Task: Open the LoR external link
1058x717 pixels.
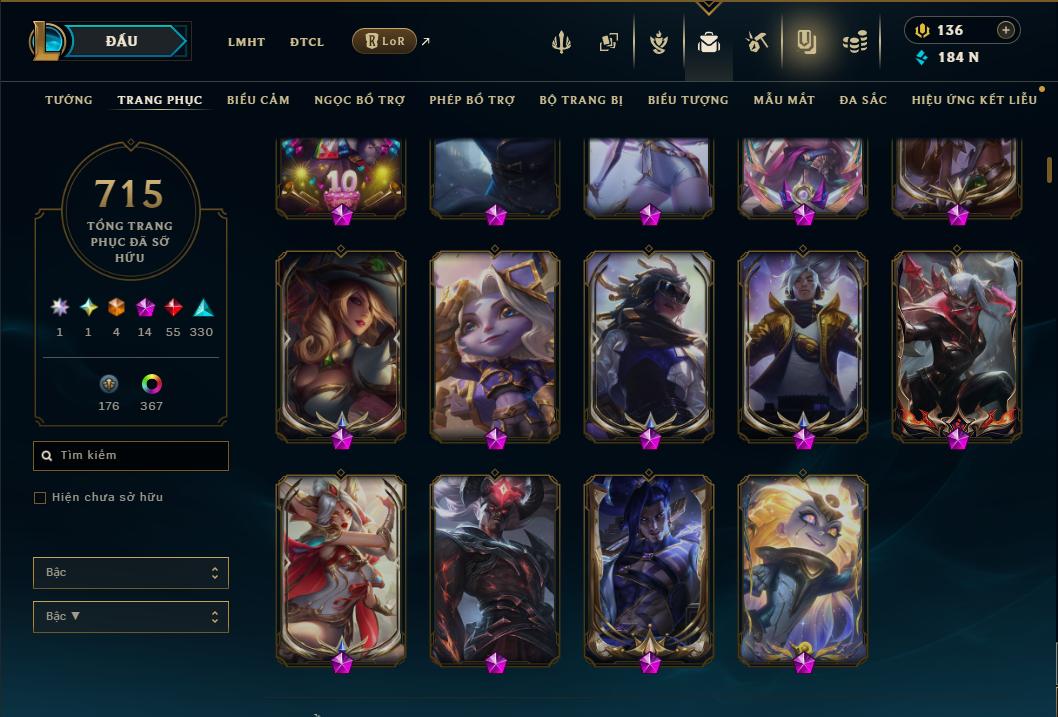Action: click(x=385, y=41)
